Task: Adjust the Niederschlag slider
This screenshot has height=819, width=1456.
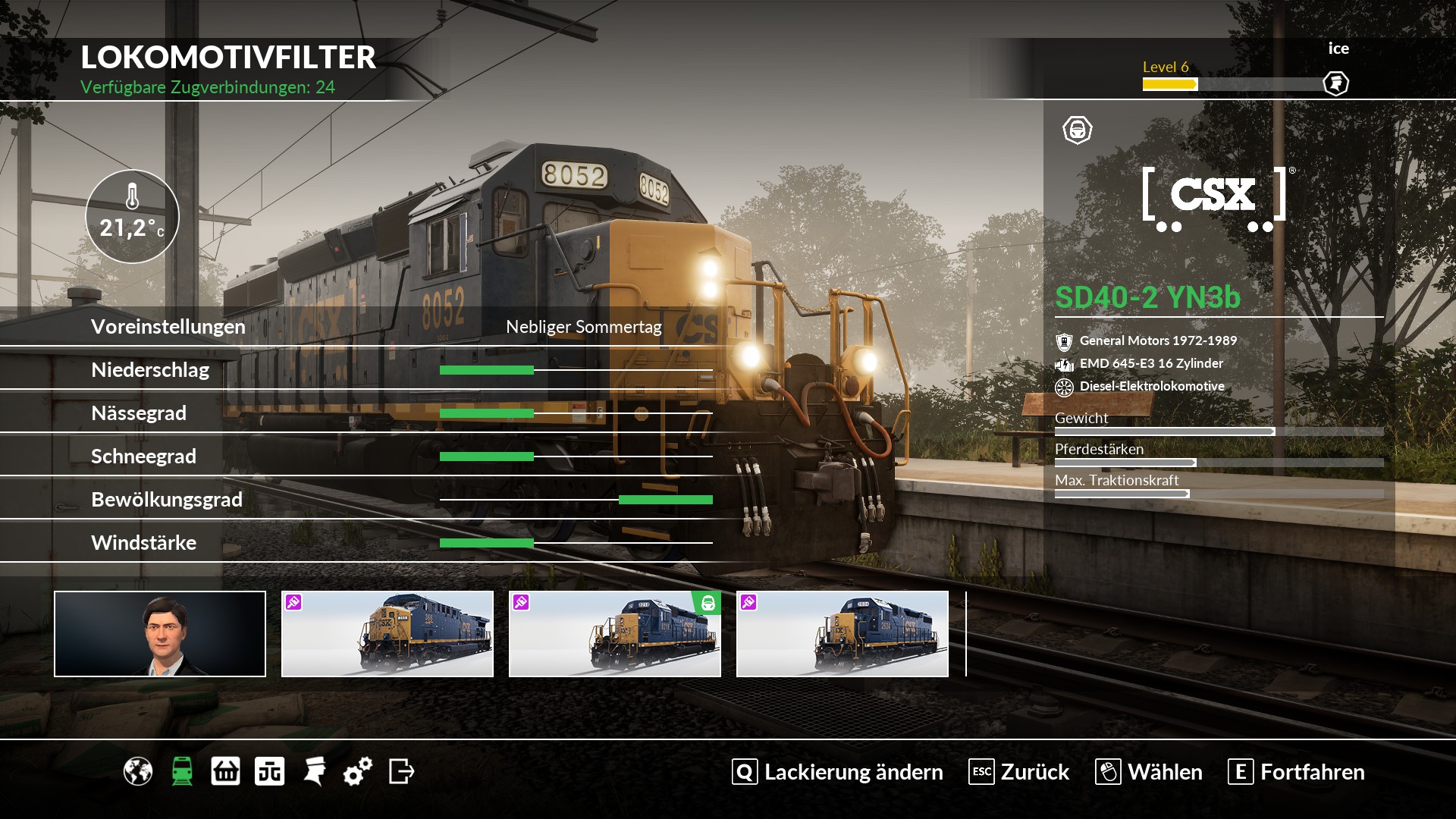Action: pyautogui.click(x=534, y=370)
